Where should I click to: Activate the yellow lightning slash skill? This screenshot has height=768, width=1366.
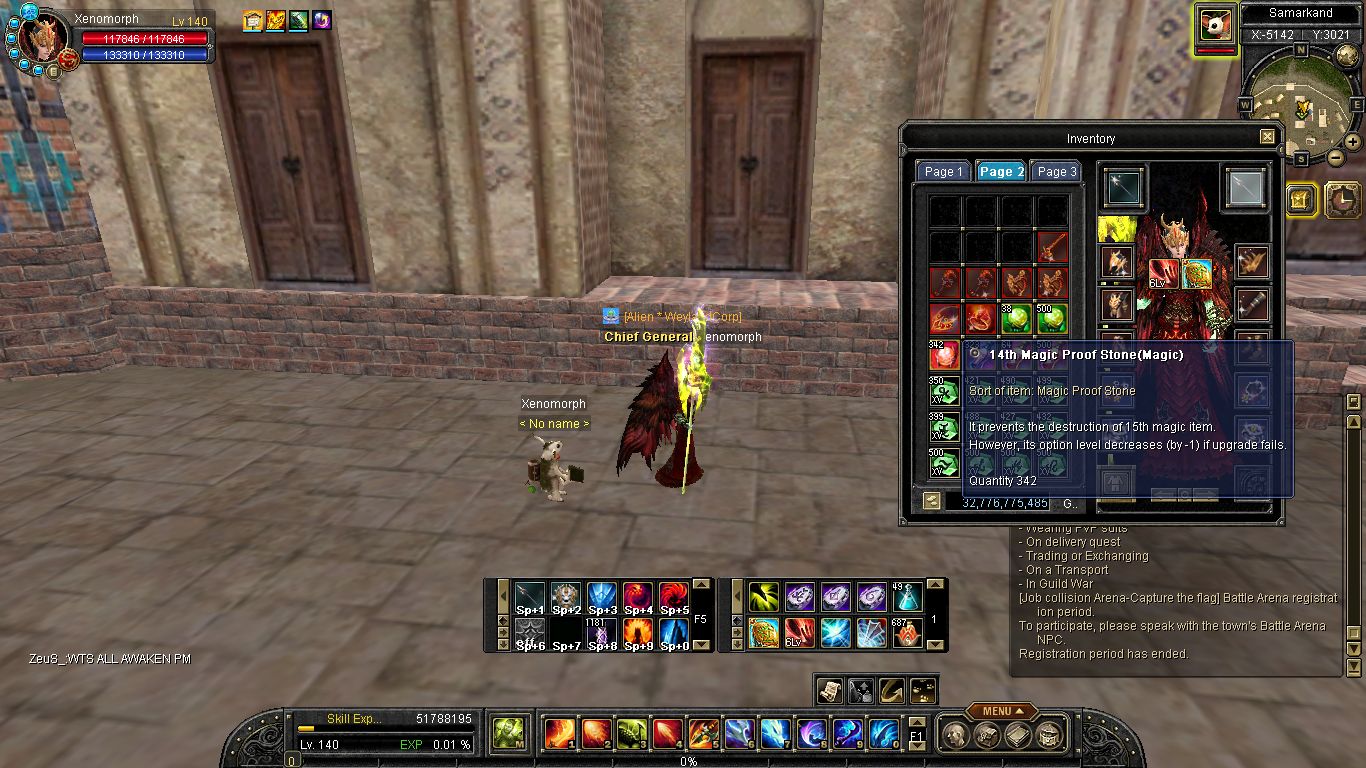pos(764,597)
